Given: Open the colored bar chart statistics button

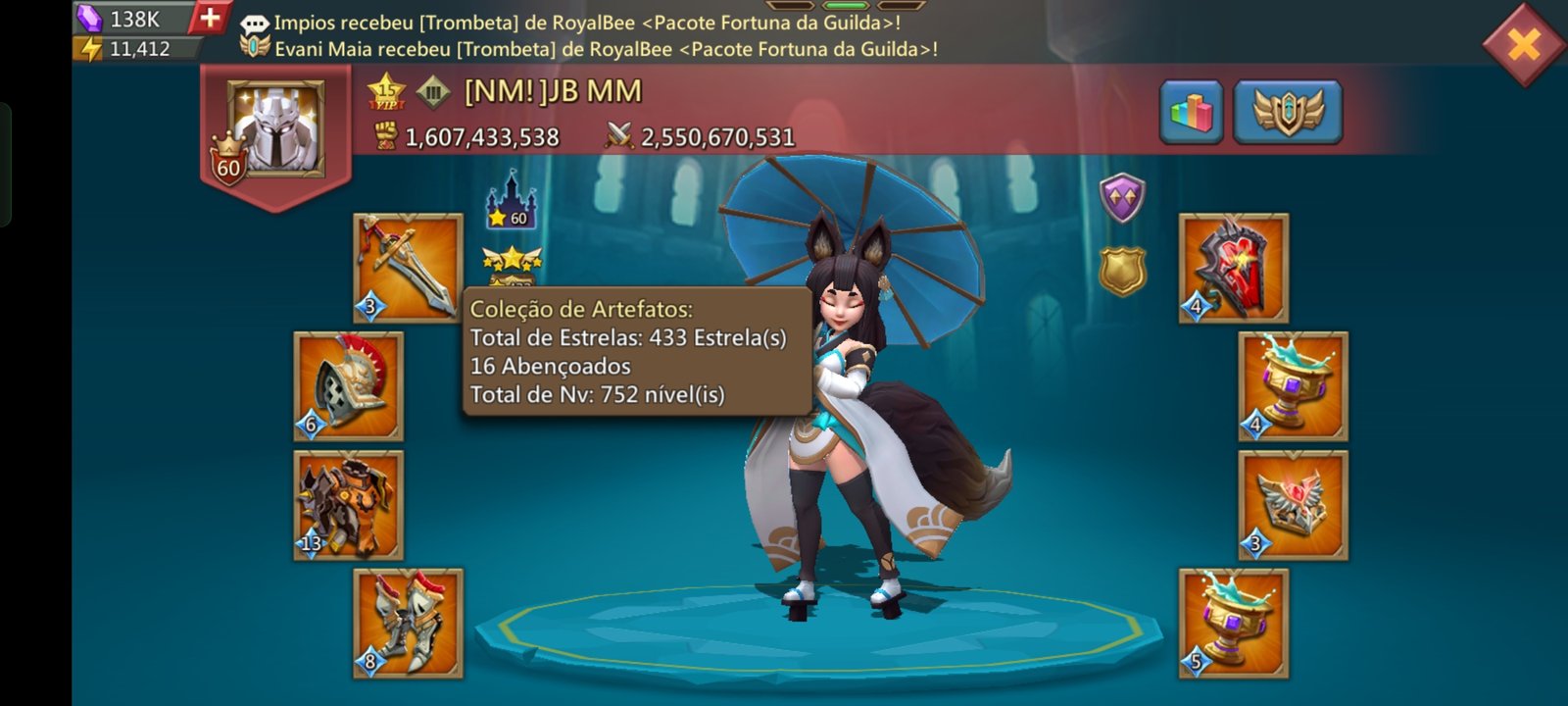Looking at the screenshot, I should [x=1191, y=113].
